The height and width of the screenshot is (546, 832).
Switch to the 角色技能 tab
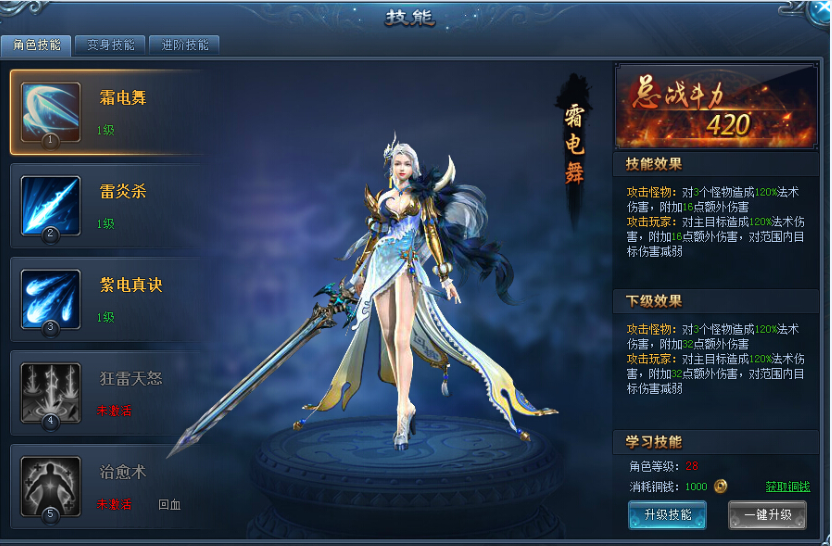tap(36, 45)
